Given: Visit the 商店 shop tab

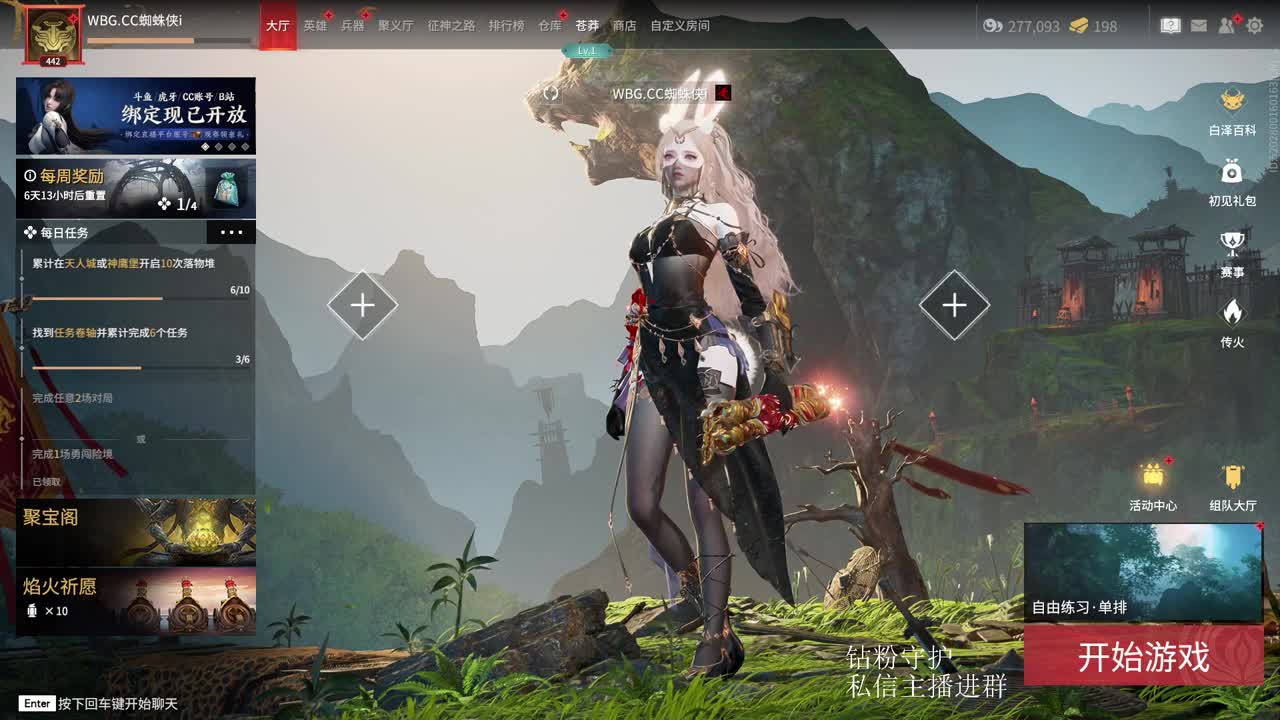Looking at the screenshot, I should [x=624, y=26].
